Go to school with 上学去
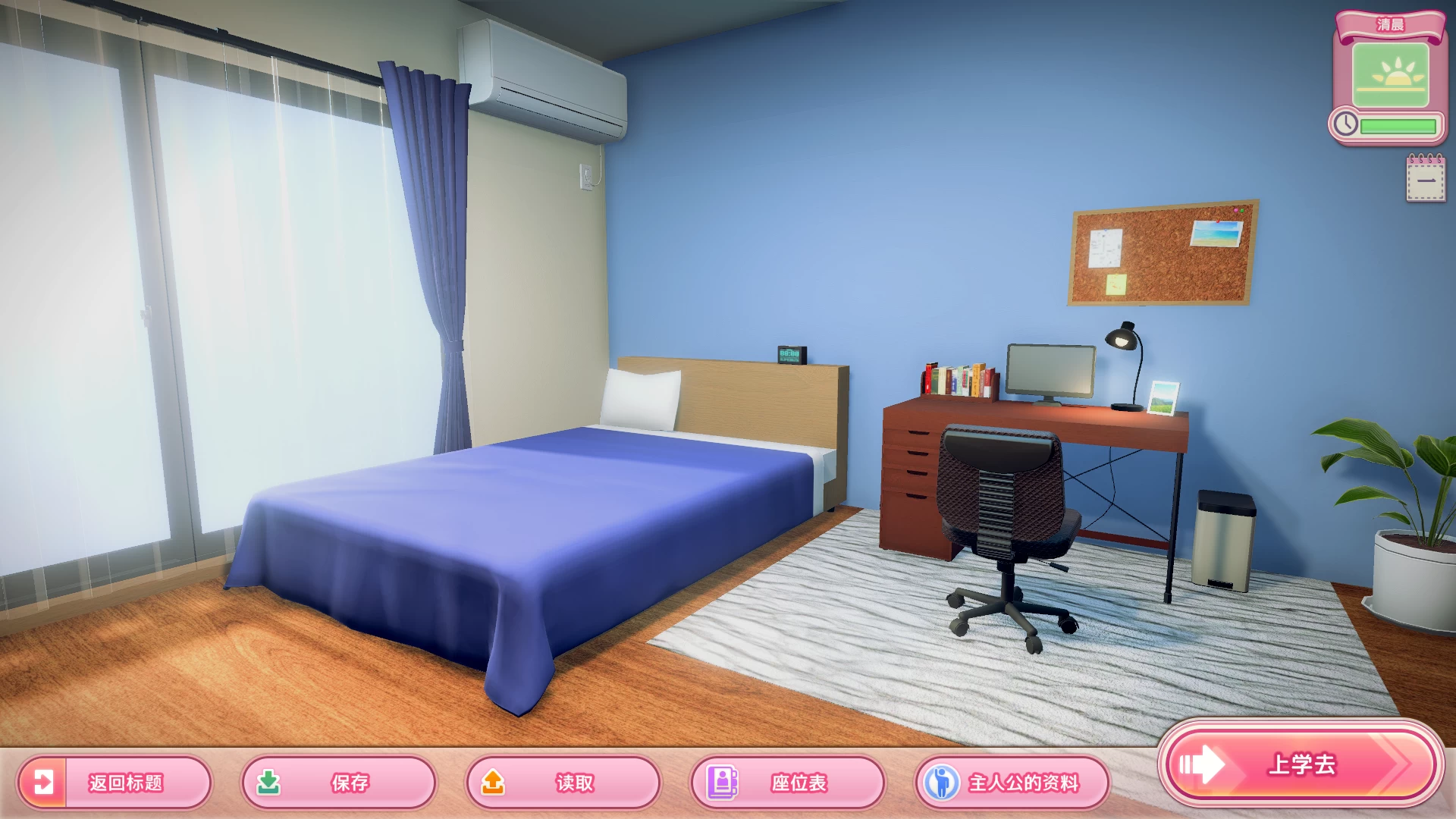Image resolution: width=1456 pixels, height=819 pixels. [x=1300, y=764]
